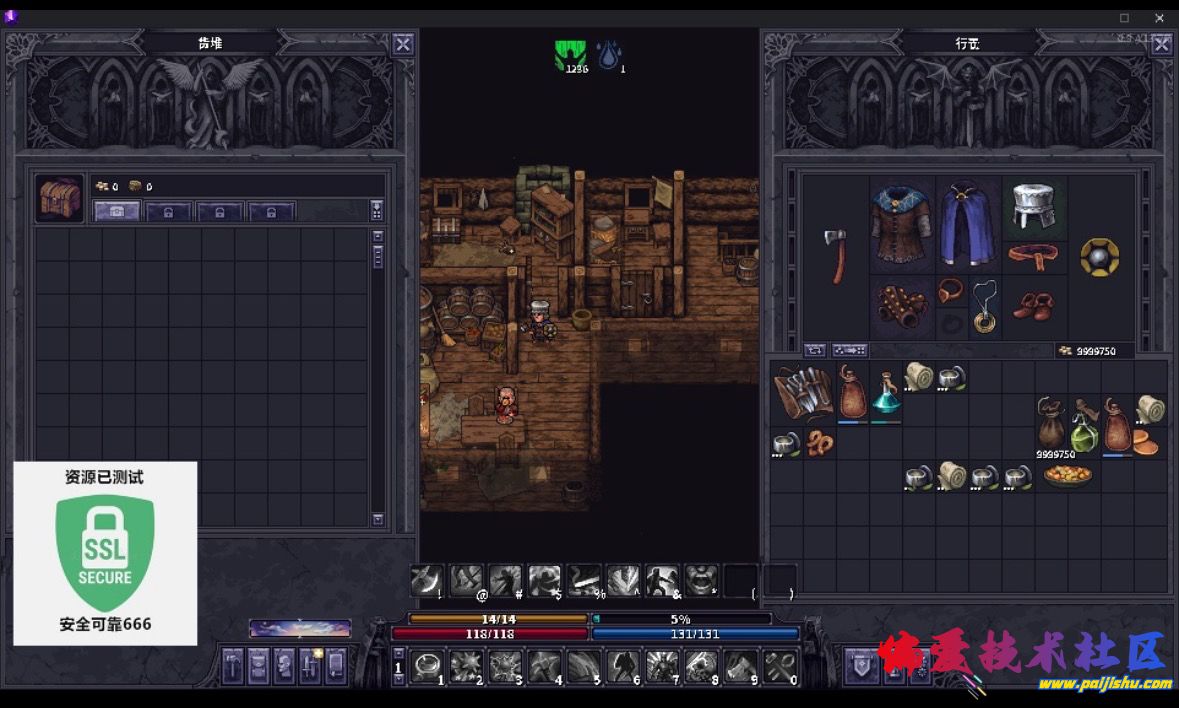
Task: Select the equipped leather boots
Action: (1032, 306)
